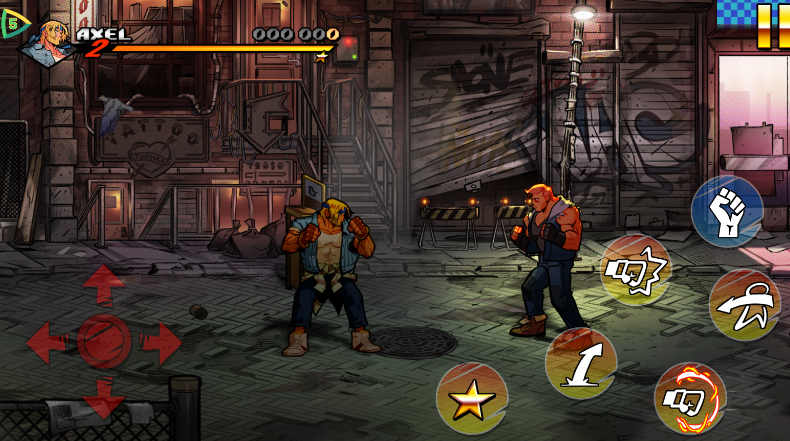
Task: Activate the flaming fist special attack
Action: (x=689, y=398)
